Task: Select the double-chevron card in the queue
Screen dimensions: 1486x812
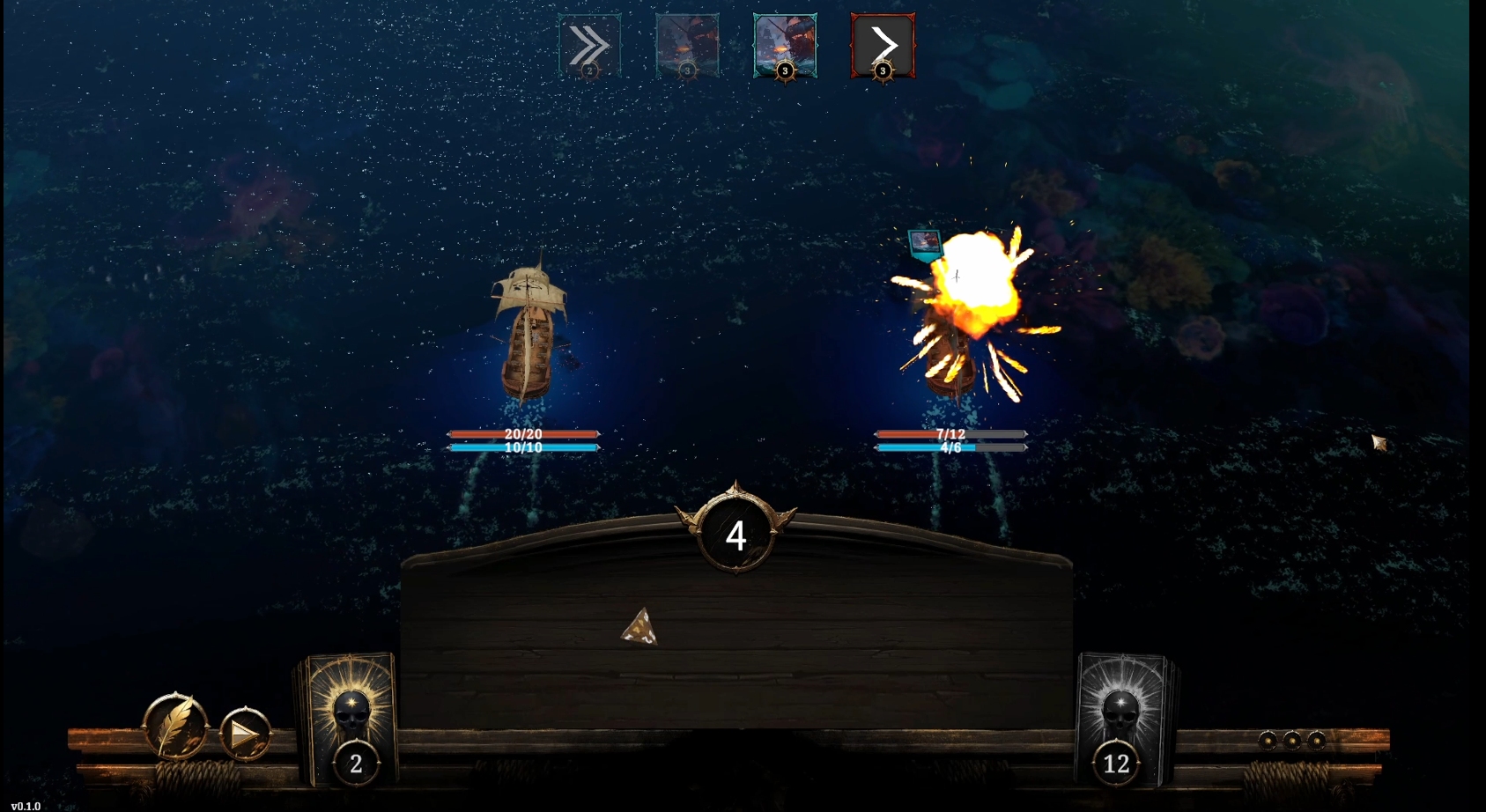Action: [x=589, y=46]
